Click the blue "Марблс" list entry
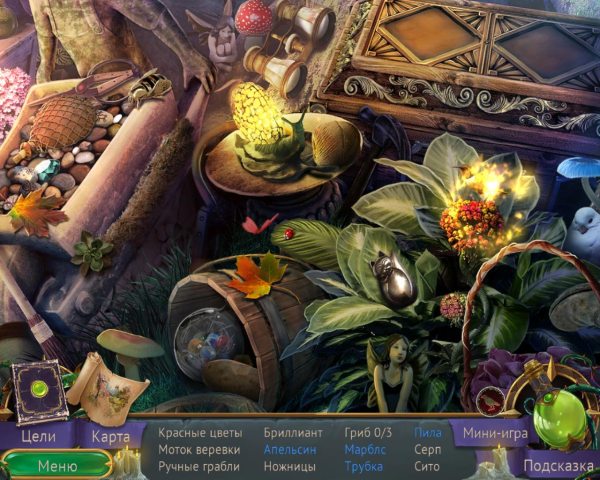 (x=364, y=449)
